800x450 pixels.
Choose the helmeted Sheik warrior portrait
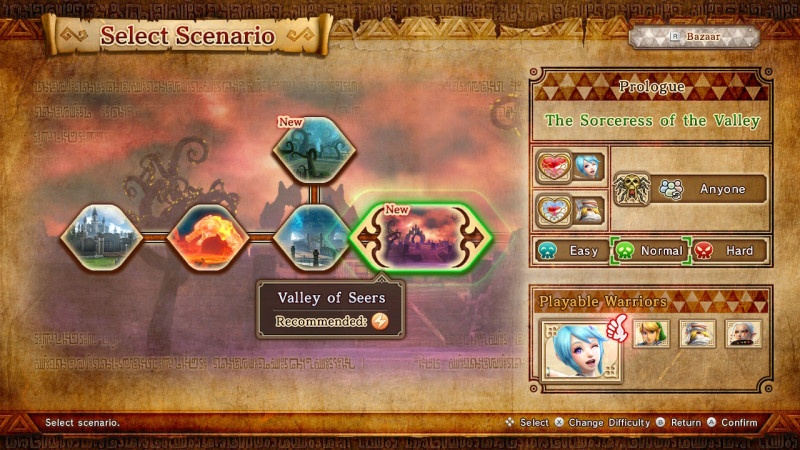pyautogui.click(x=697, y=334)
